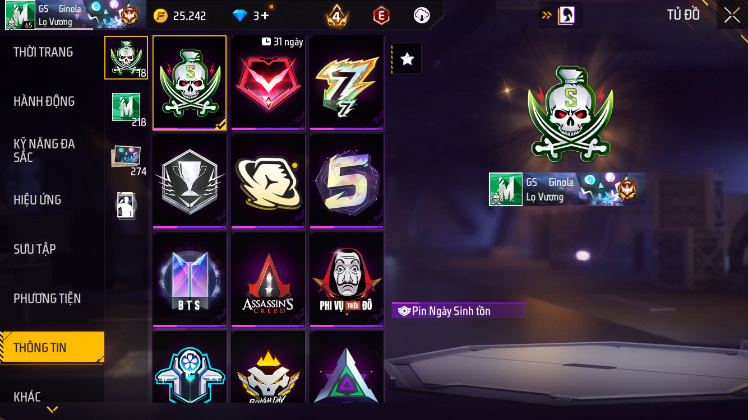Close the Tủ Đồ vault screen
748x420 pixels.
click(732, 15)
